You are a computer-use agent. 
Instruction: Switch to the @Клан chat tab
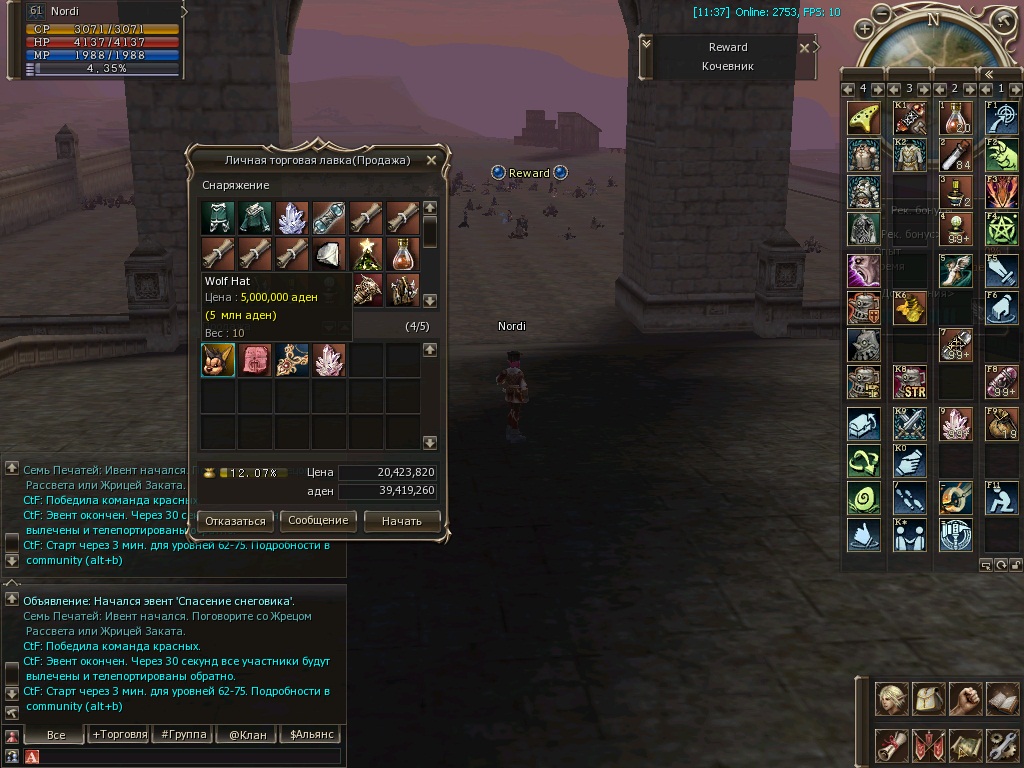point(247,735)
